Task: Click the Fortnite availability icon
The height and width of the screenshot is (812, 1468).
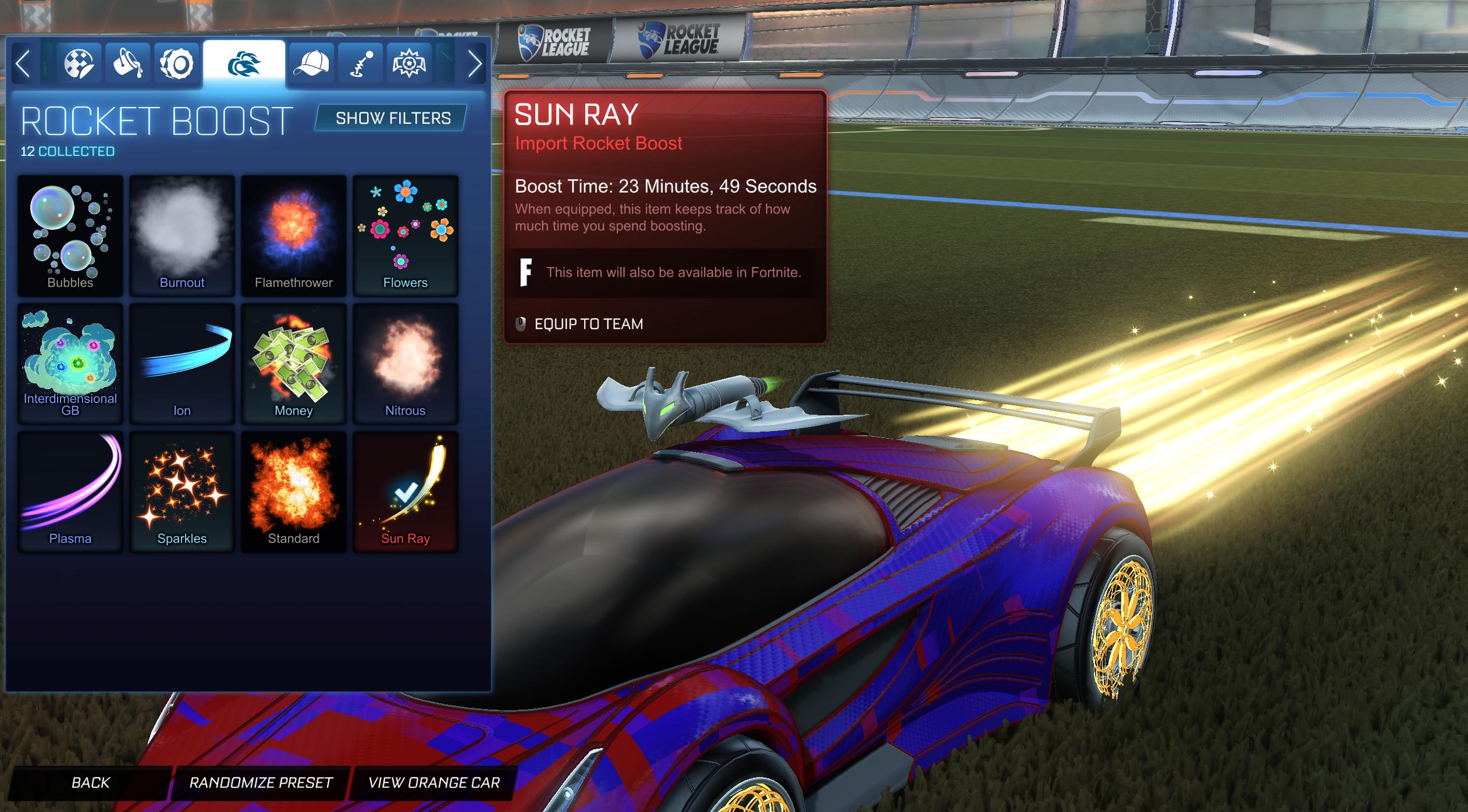Action: [527, 271]
